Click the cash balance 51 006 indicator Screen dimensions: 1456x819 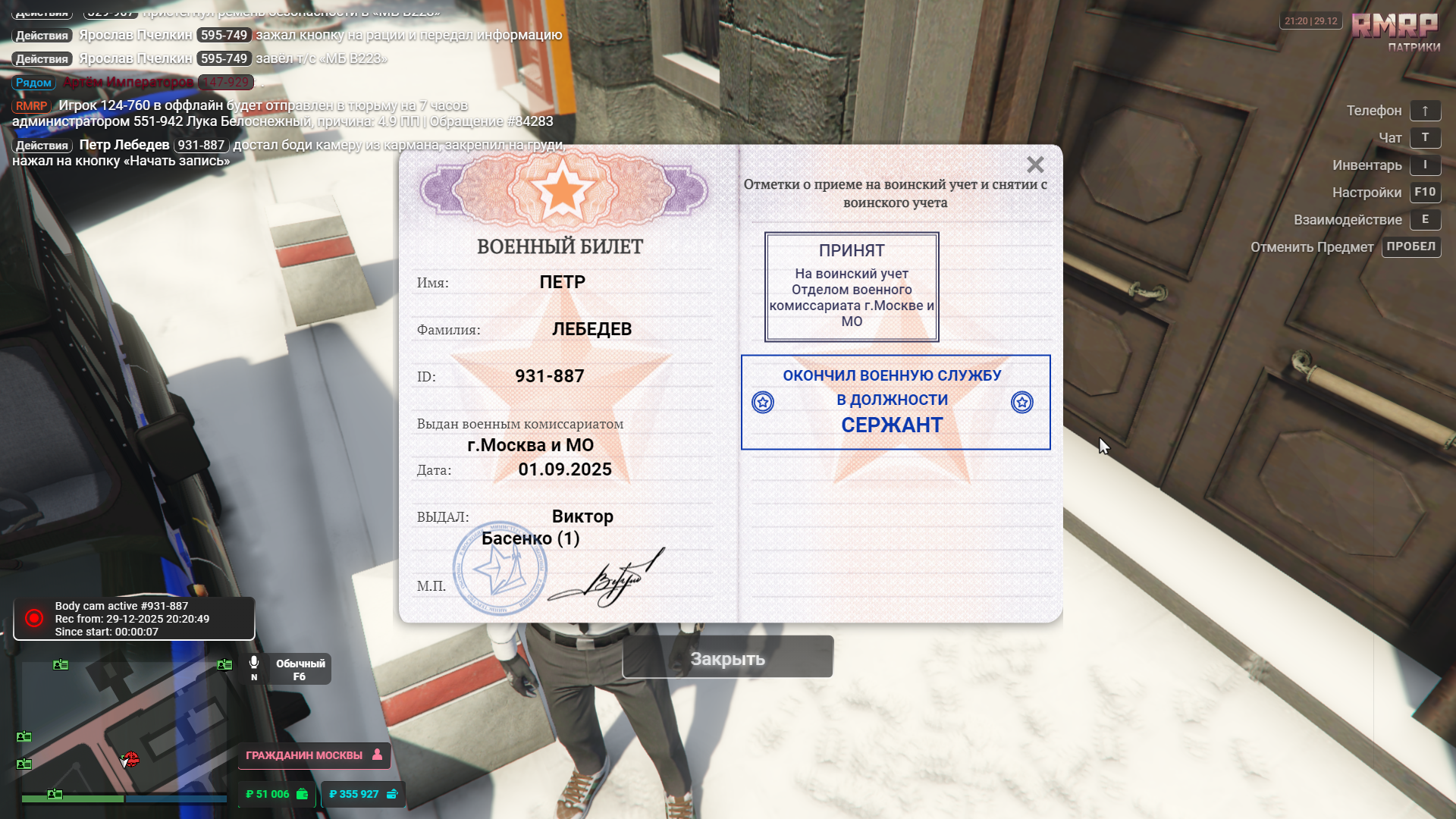(x=276, y=794)
